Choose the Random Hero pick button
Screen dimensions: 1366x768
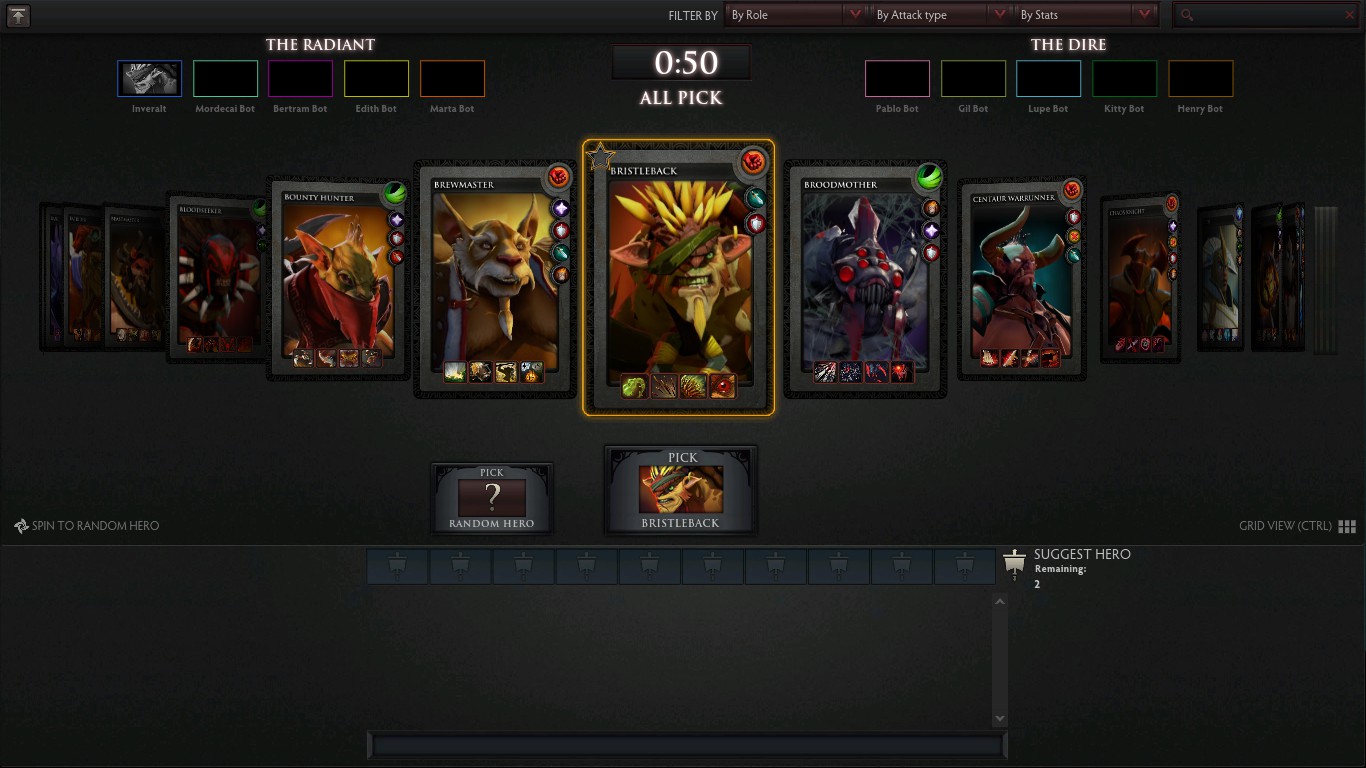click(x=491, y=497)
